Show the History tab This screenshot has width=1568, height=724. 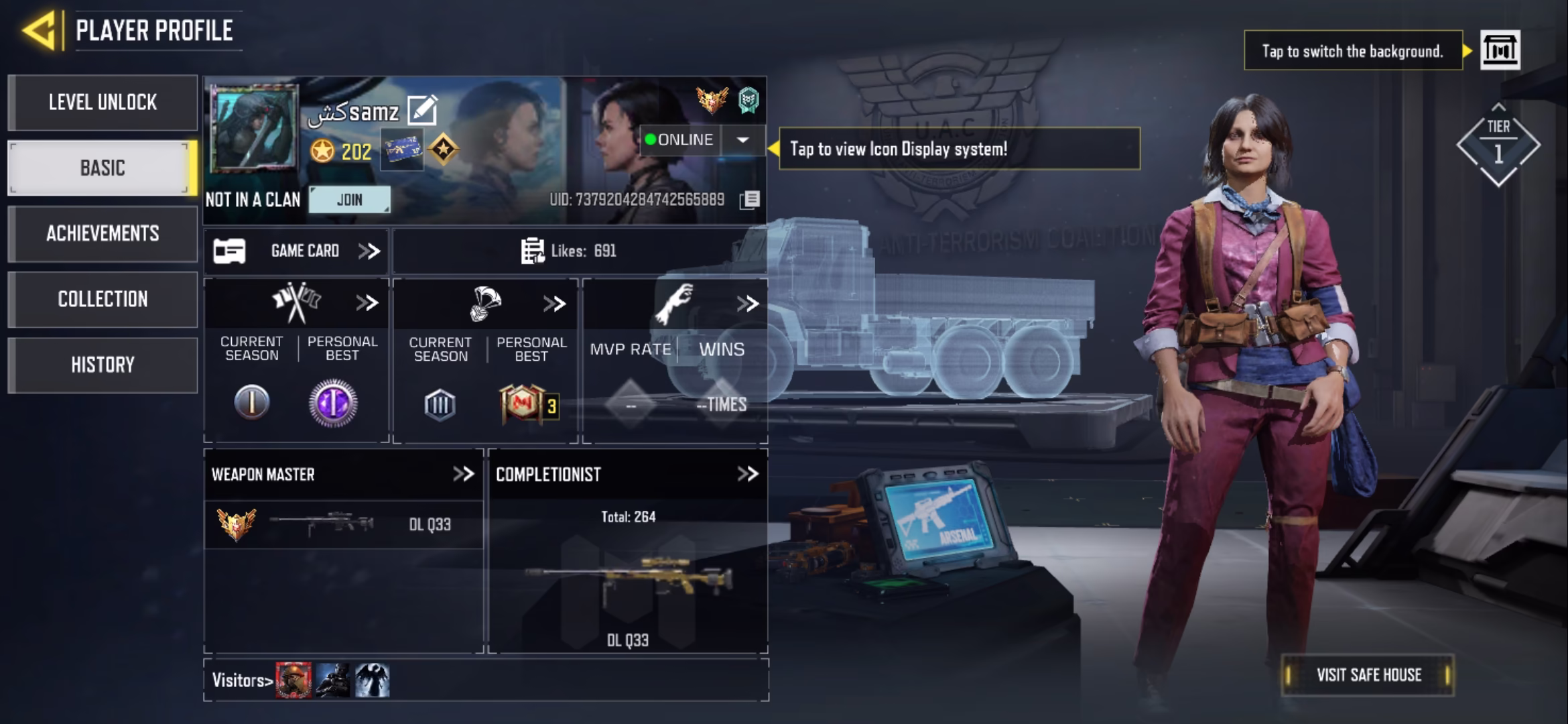[x=103, y=365]
